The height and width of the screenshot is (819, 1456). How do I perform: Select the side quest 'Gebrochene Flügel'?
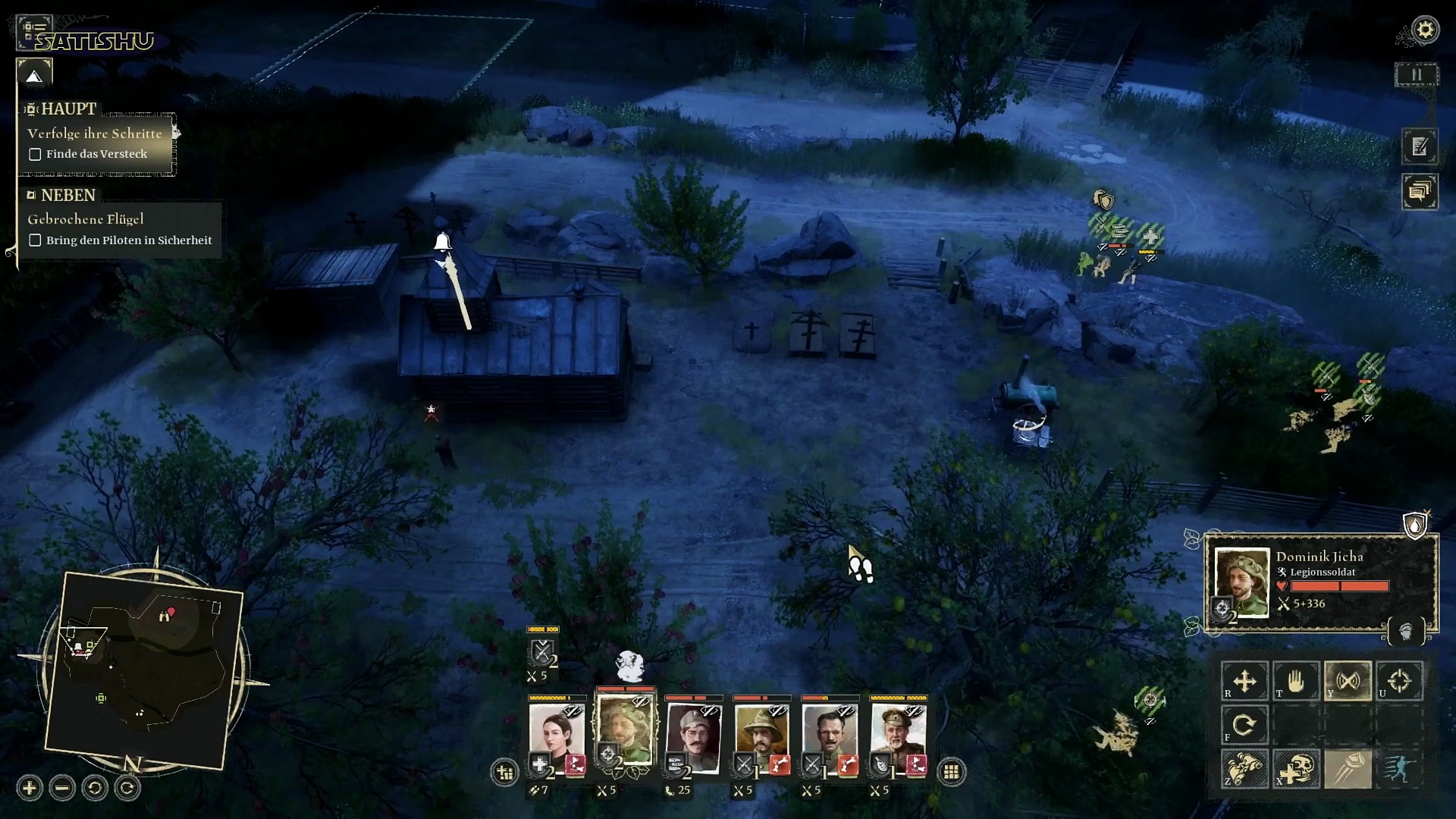point(86,219)
